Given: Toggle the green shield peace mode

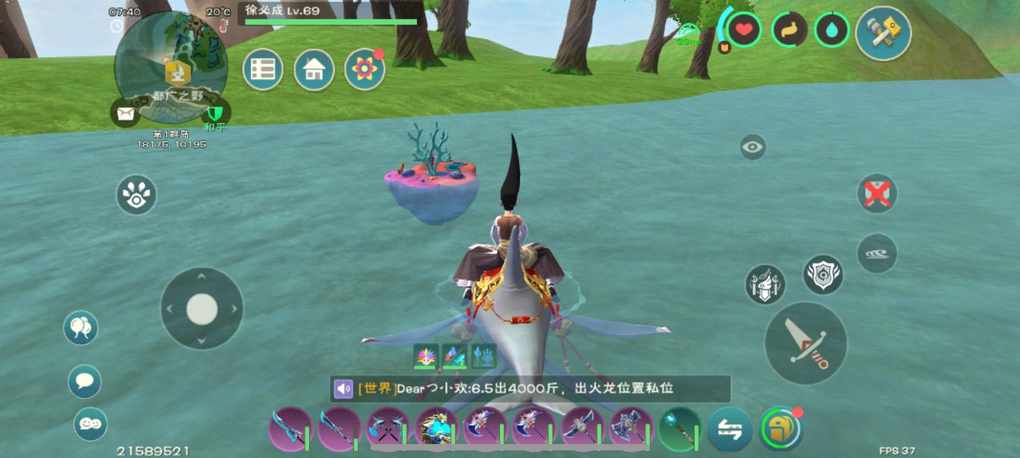Looking at the screenshot, I should [x=214, y=113].
